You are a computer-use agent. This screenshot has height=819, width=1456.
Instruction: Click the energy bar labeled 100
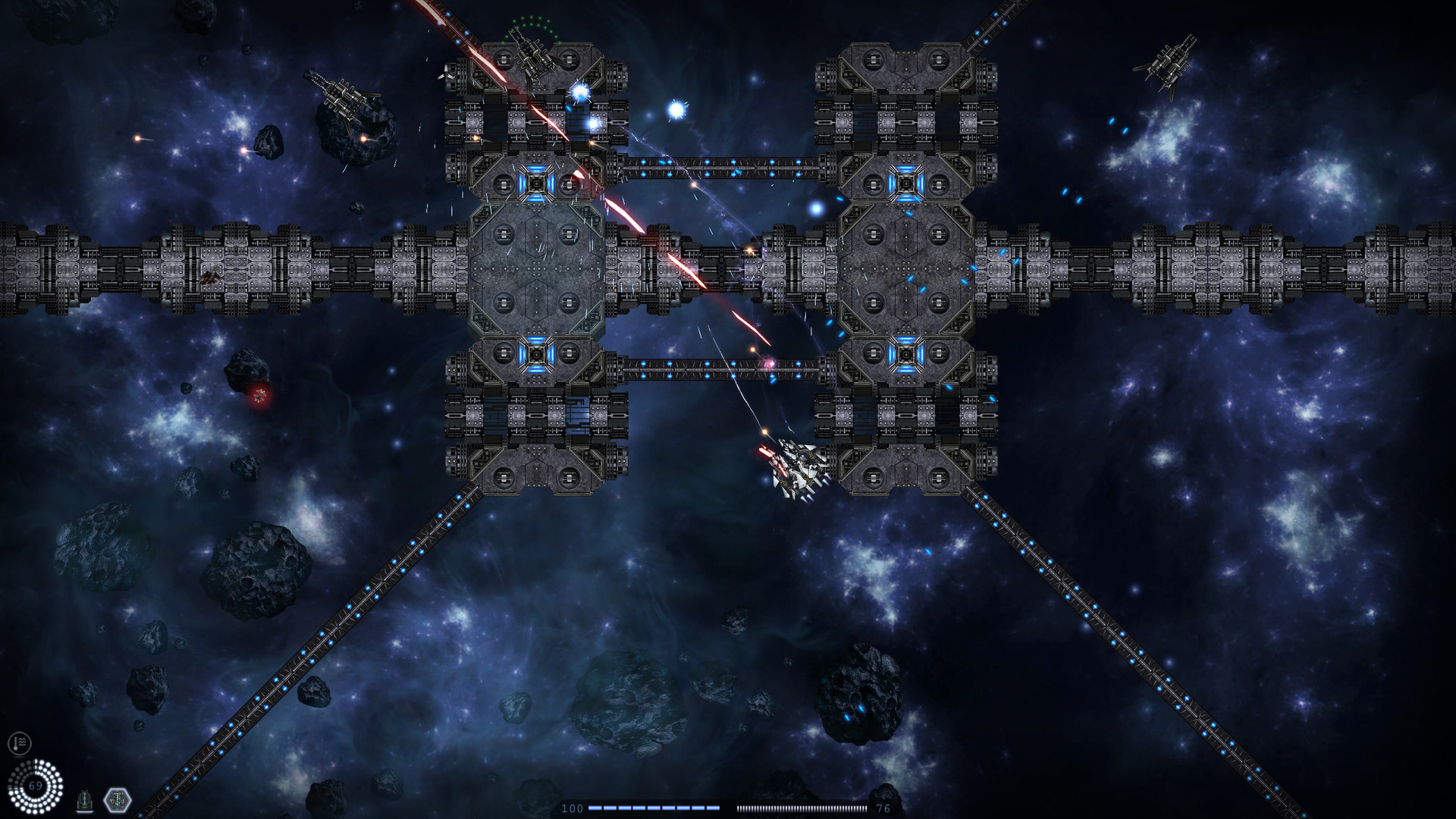pyautogui.click(x=652, y=808)
